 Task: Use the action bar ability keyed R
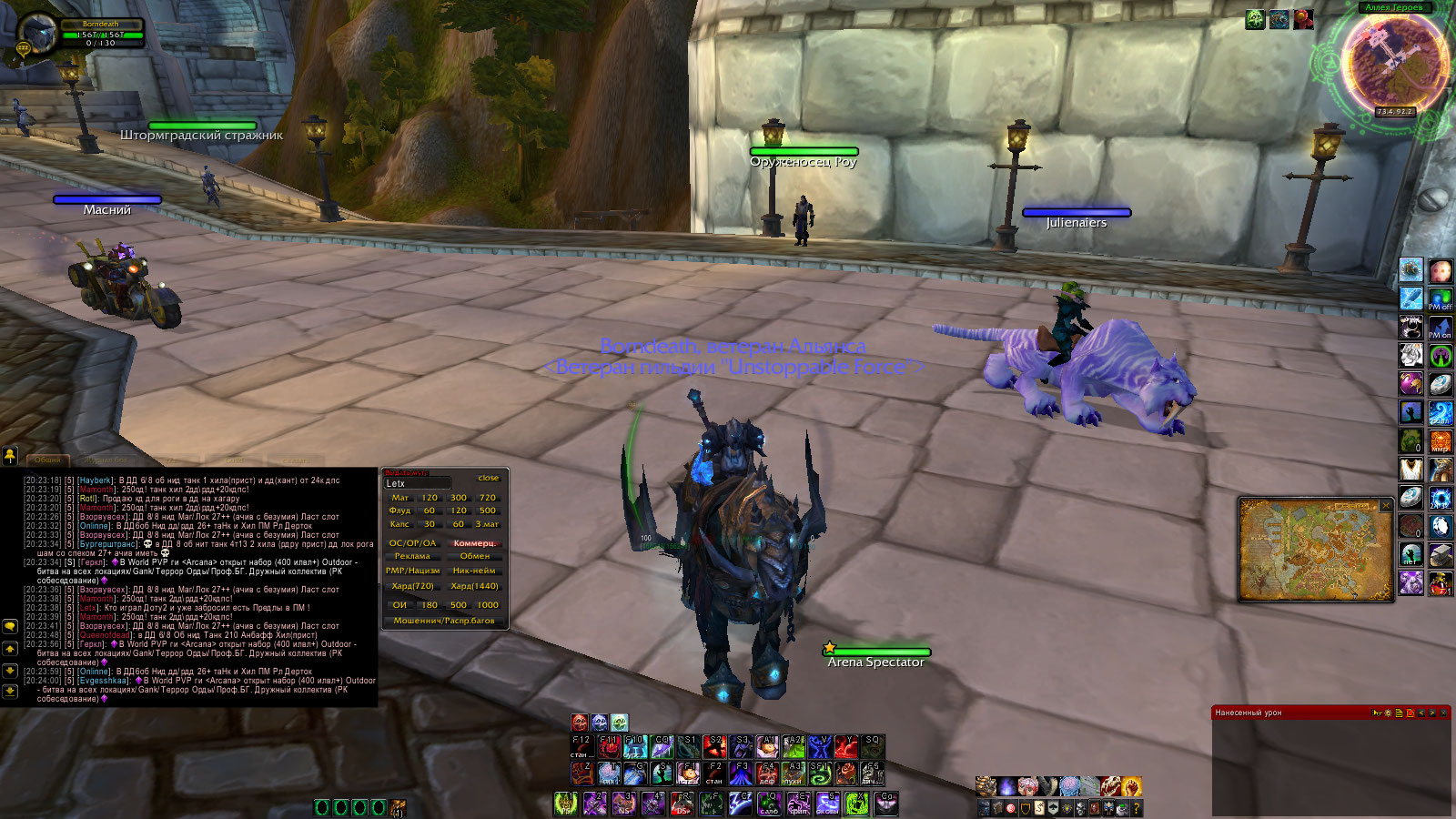[682, 804]
